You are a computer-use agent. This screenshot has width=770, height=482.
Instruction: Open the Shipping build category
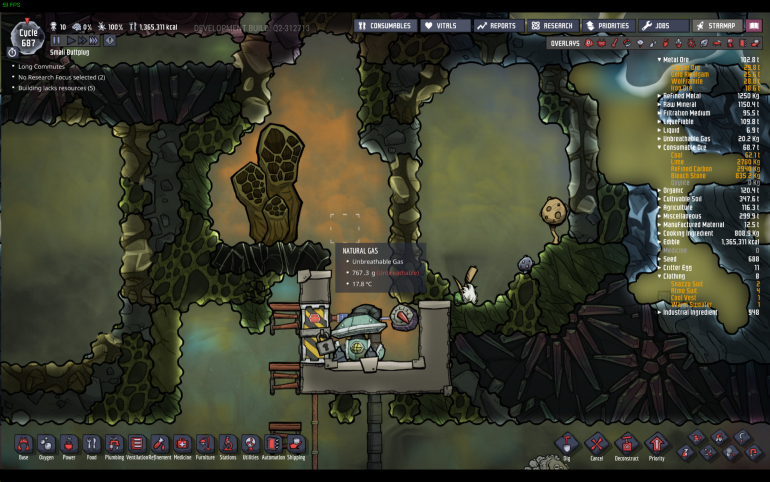tap(297, 445)
